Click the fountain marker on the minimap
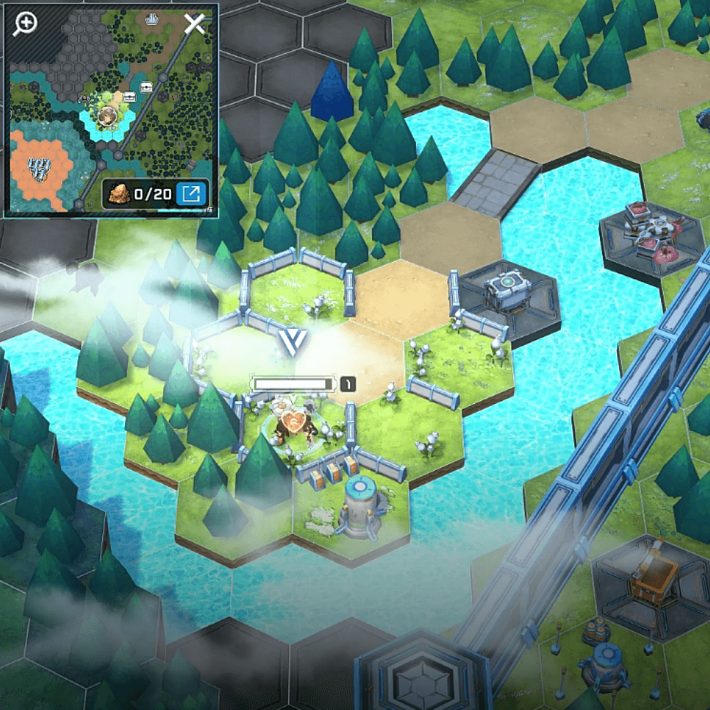This screenshot has height=710, width=710. point(153,18)
